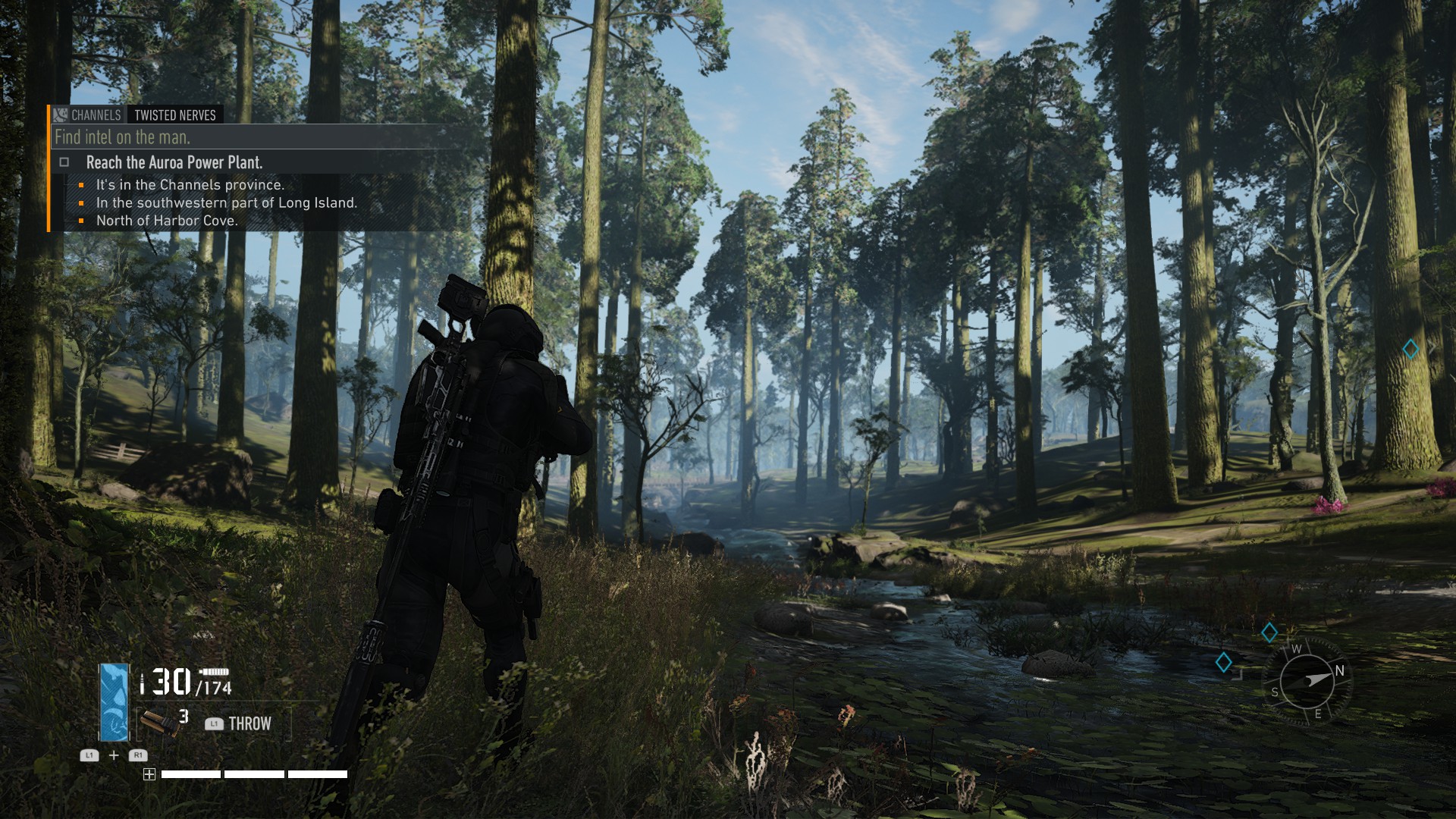Select the blue equipped weapon icon

[115, 702]
